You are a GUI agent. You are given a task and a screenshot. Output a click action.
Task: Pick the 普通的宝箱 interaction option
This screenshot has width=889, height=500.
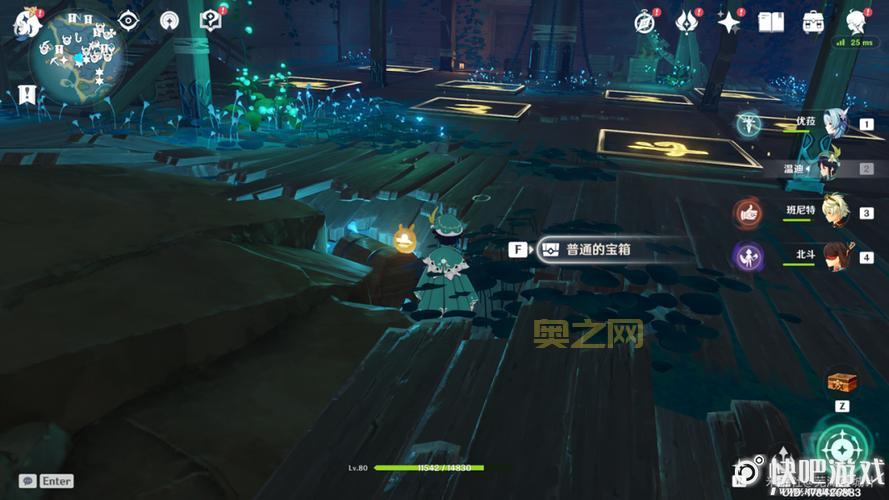[600, 250]
